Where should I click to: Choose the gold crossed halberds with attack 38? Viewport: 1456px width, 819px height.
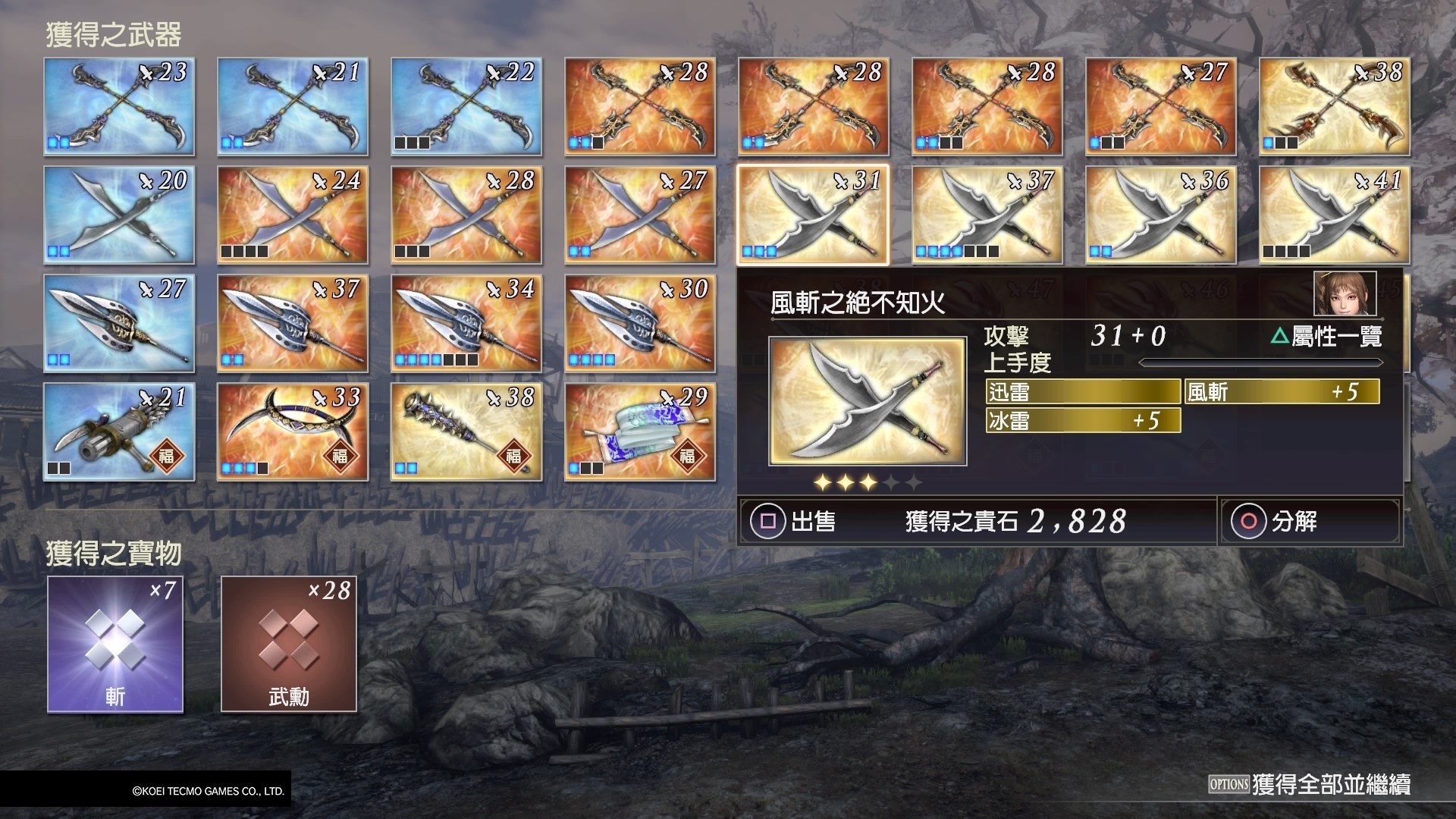(1334, 106)
